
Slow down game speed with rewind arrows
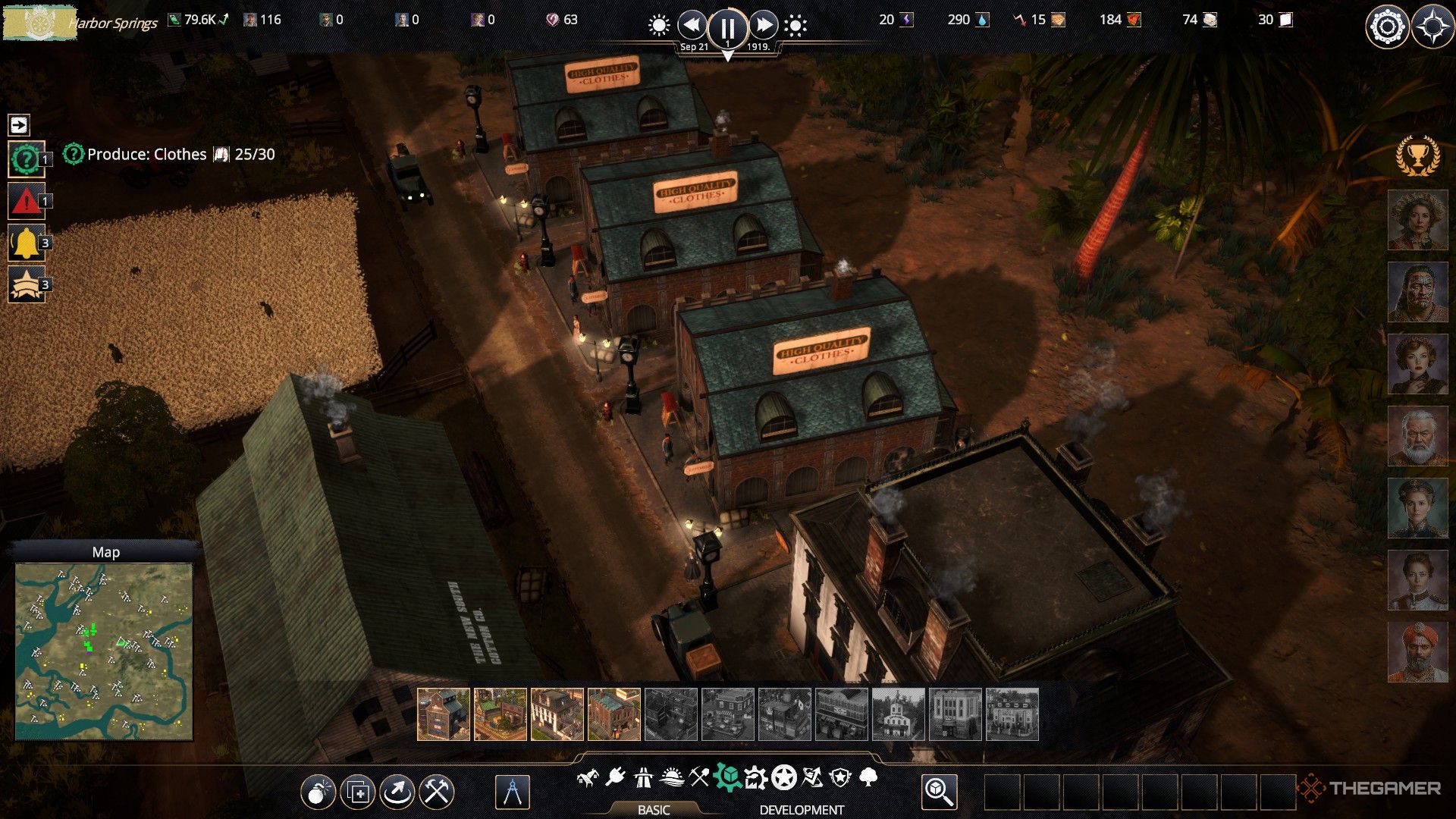(692, 26)
